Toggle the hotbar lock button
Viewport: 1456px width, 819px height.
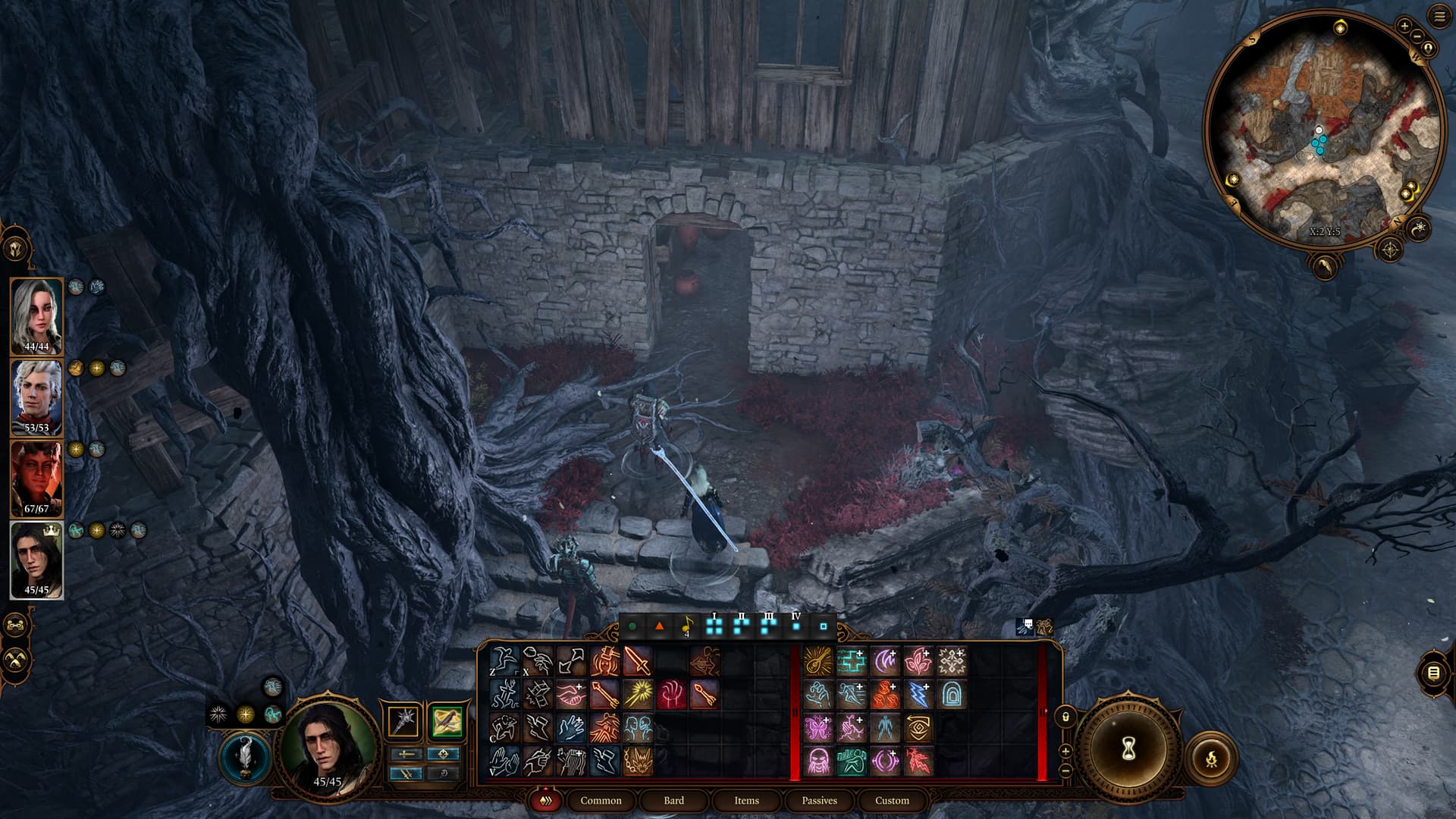point(1065,717)
